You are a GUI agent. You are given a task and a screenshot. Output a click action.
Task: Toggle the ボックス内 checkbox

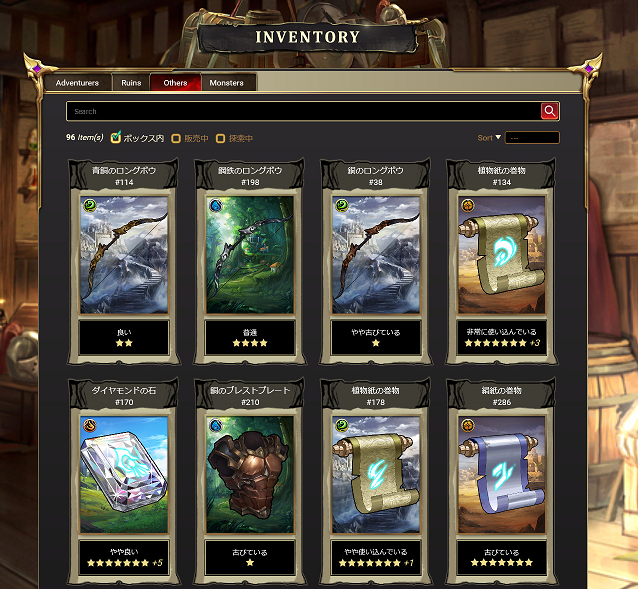click(116, 137)
